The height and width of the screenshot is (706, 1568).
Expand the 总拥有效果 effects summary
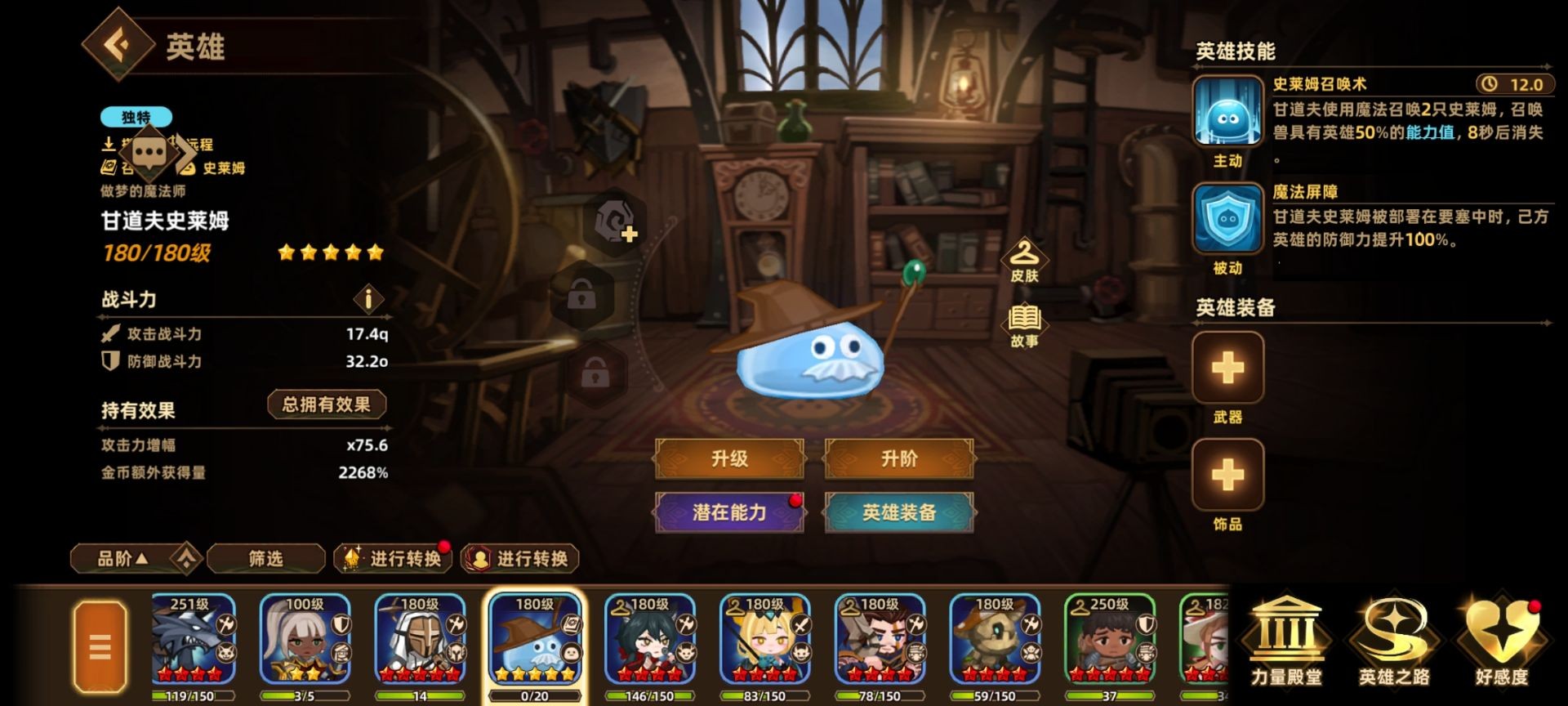click(x=327, y=404)
